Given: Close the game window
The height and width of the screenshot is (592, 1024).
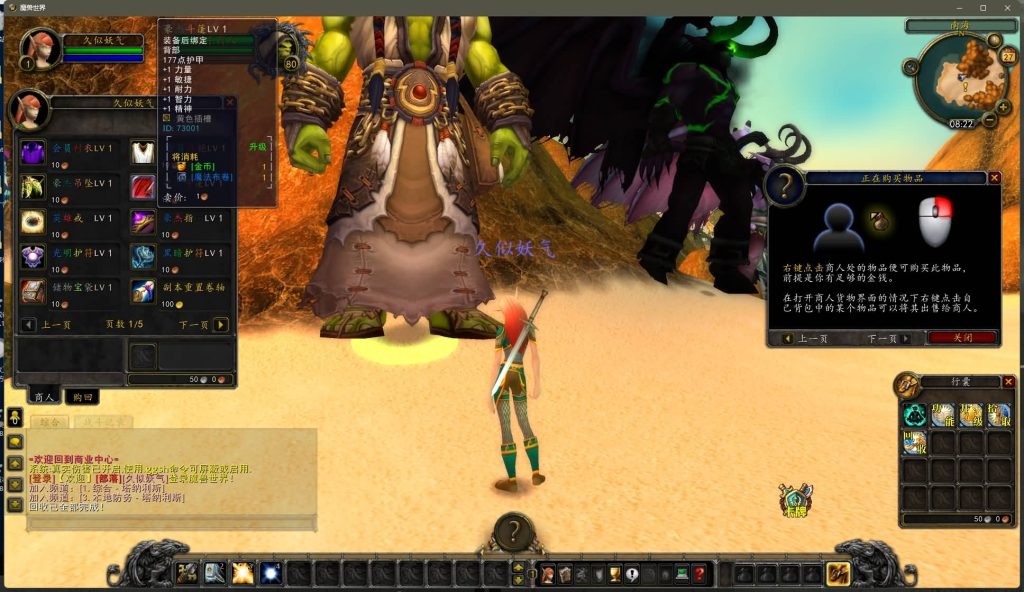Looking at the screenshot, I should pyautogui.click(x=1008, y=8).
